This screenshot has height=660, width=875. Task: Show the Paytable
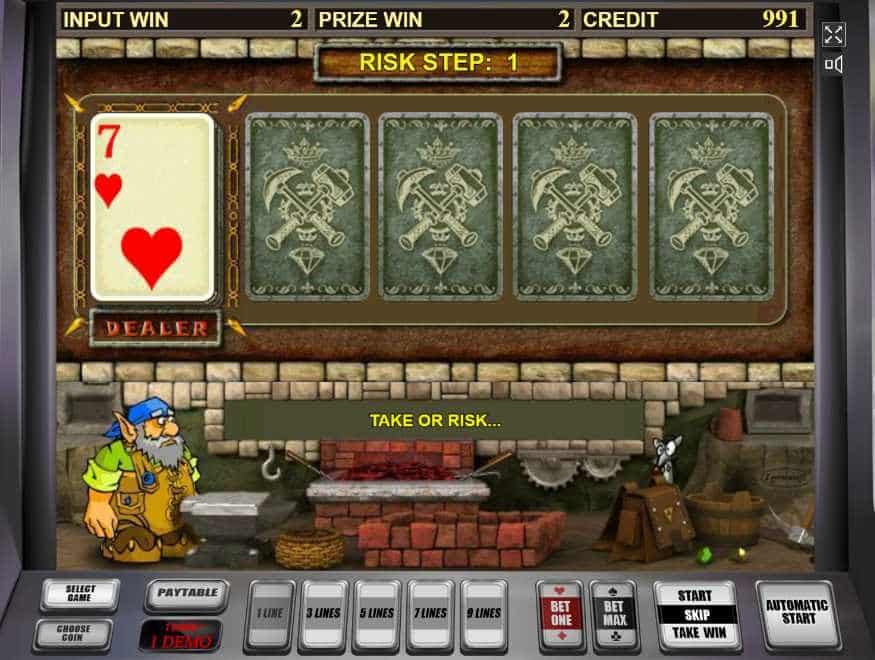186,595
